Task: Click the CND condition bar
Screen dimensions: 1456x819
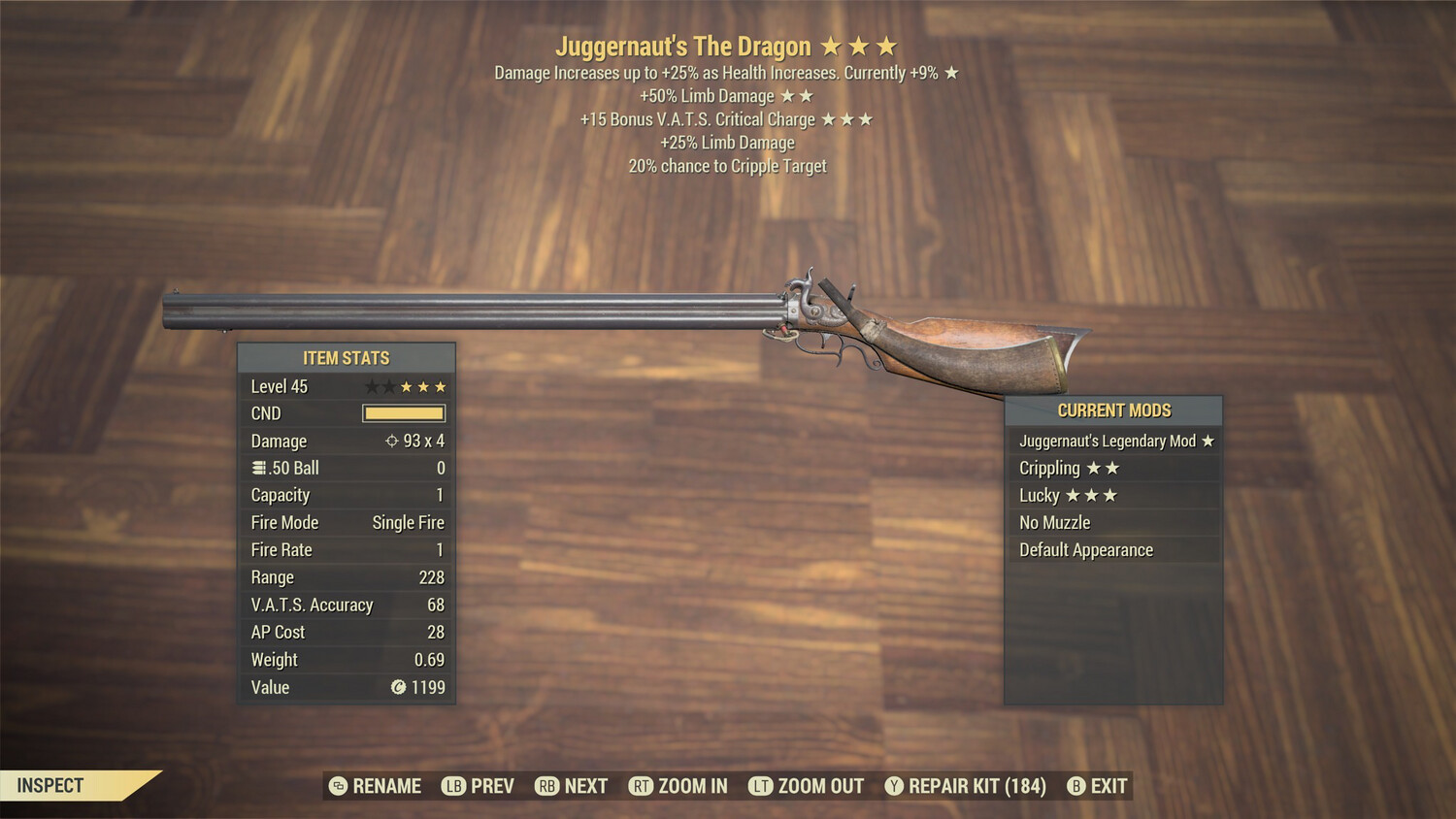Action: point(403,413)
